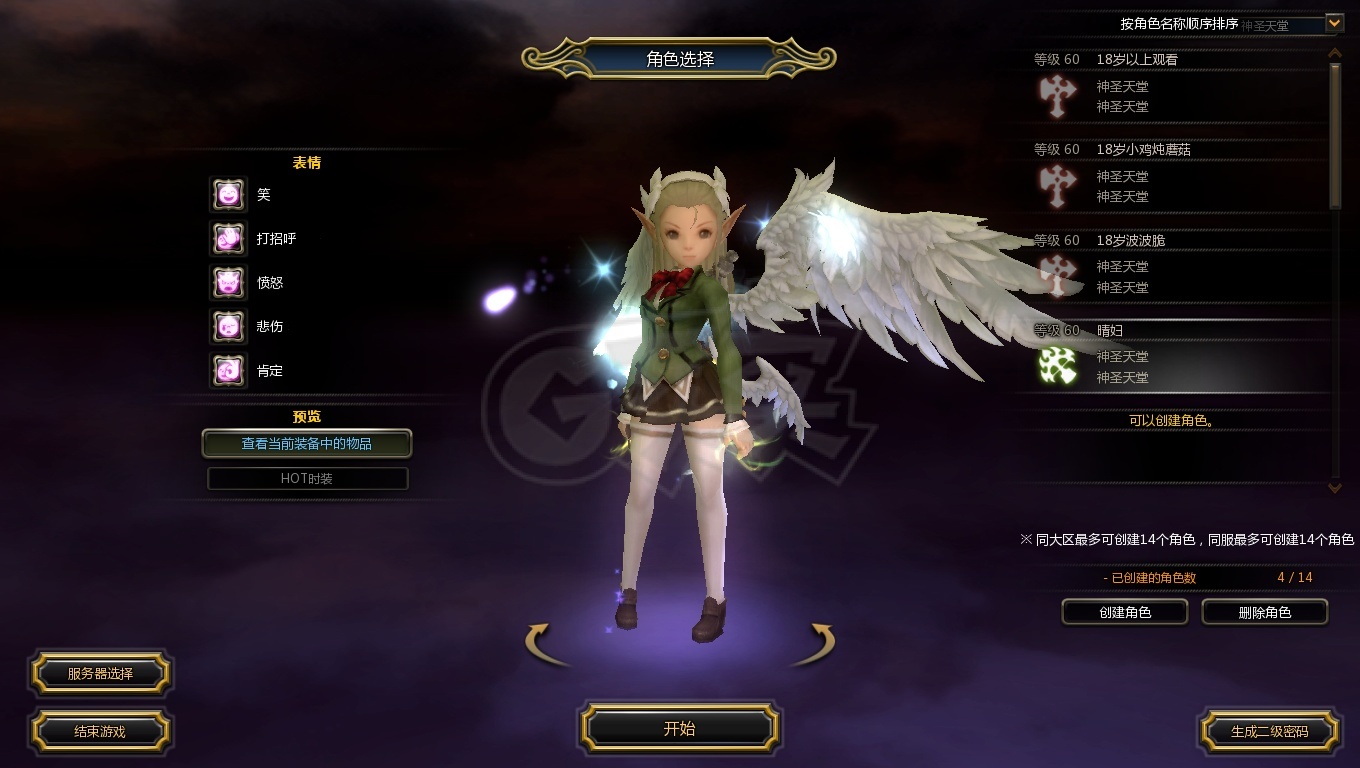
Task: Select the 肯定 affirm emote icon
Action: pyautogui.click(x=228, y=370)
